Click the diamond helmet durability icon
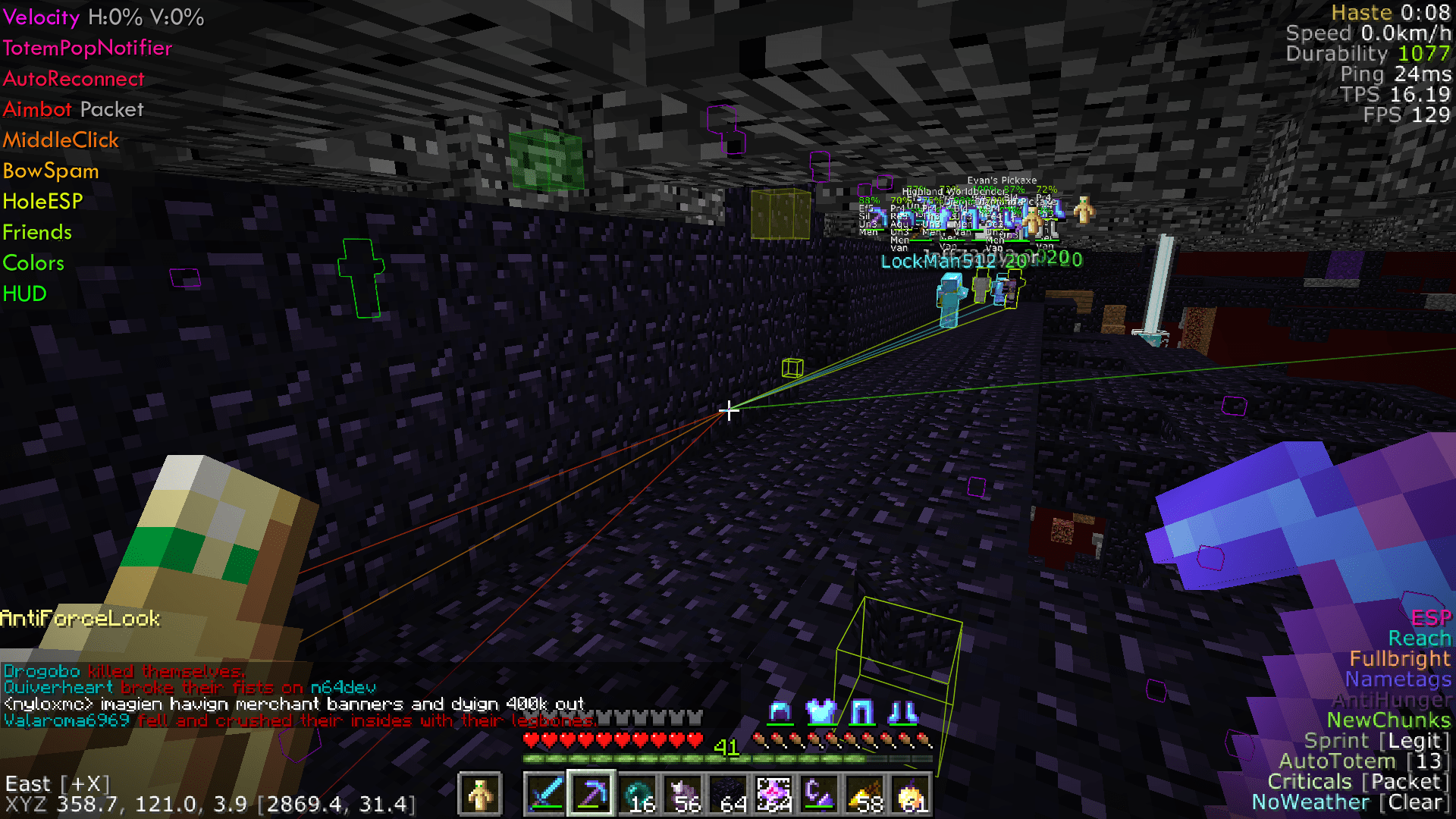 780,713
